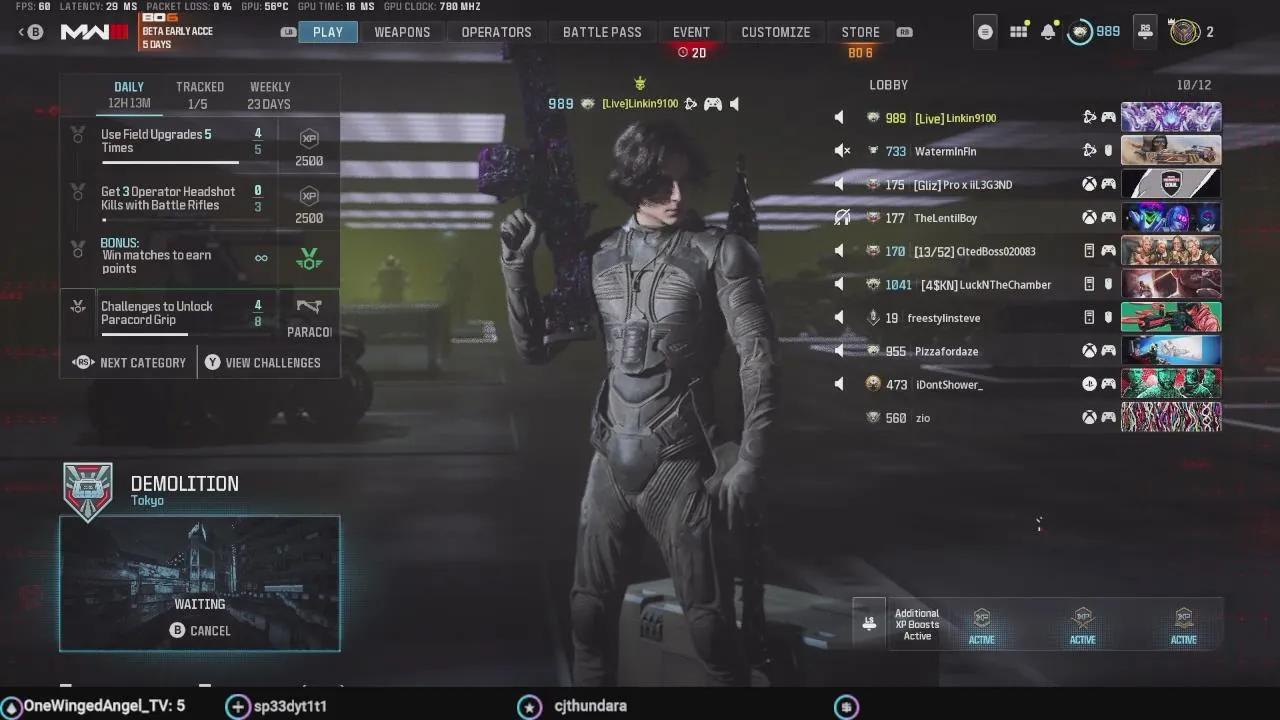Viewport: 1280px width, 720px height.
Task: Click the COD Points balance icon
Action: [1080, 31]
